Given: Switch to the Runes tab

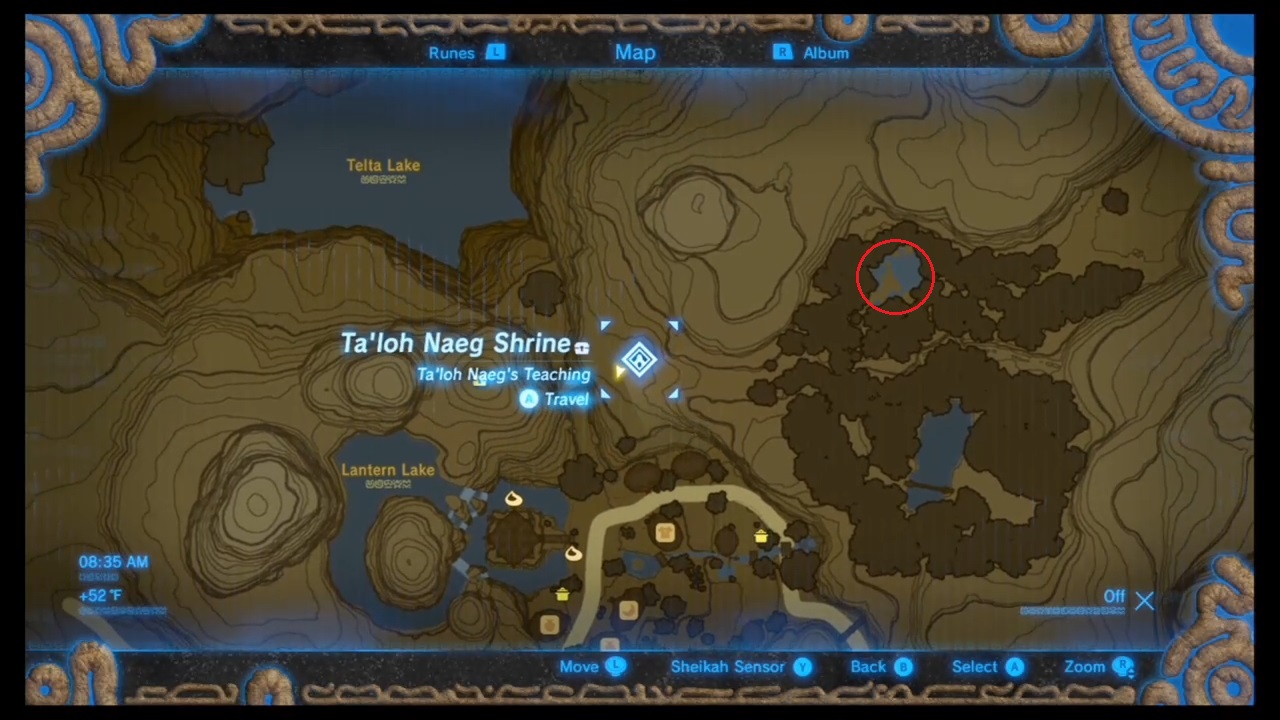Looking at the screenshot, I should coord(451,53).
